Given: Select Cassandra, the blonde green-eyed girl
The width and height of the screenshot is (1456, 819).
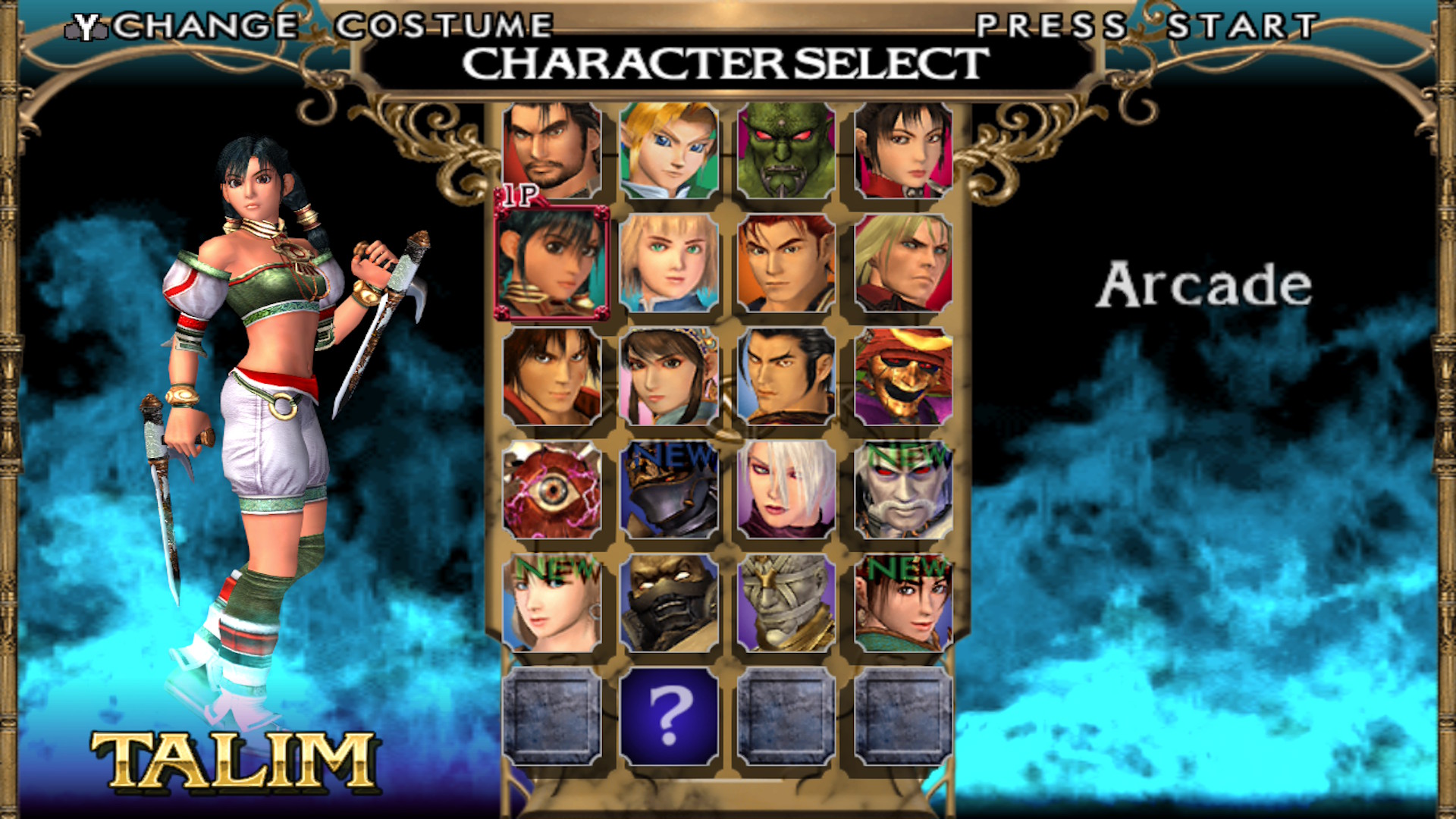Looking at the screenshot, I should (x=669, y=263).
